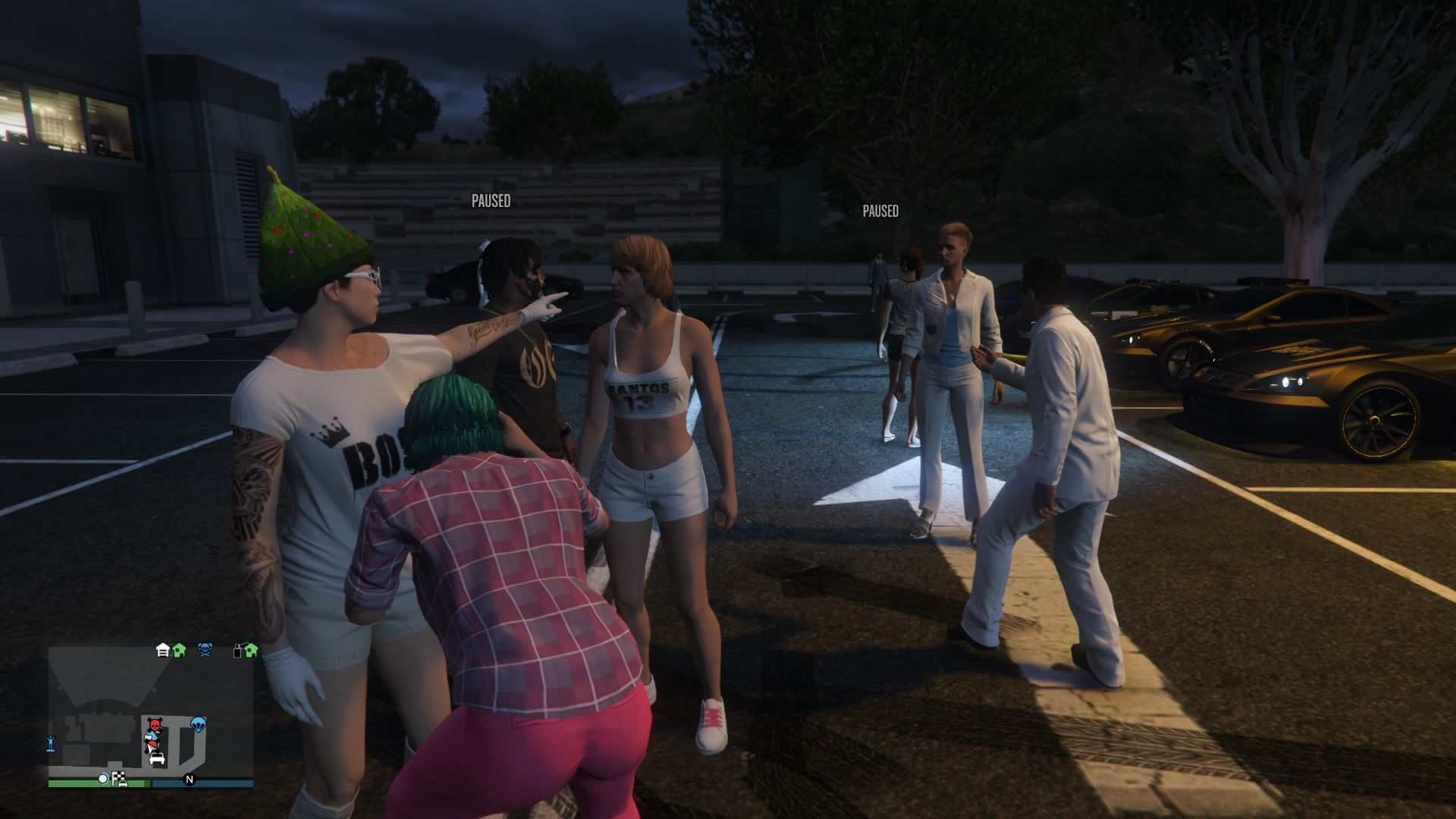Viewport: 1456px width, 819px height.
Task: Select the blue standing figure blip
Action: point(51,743)
